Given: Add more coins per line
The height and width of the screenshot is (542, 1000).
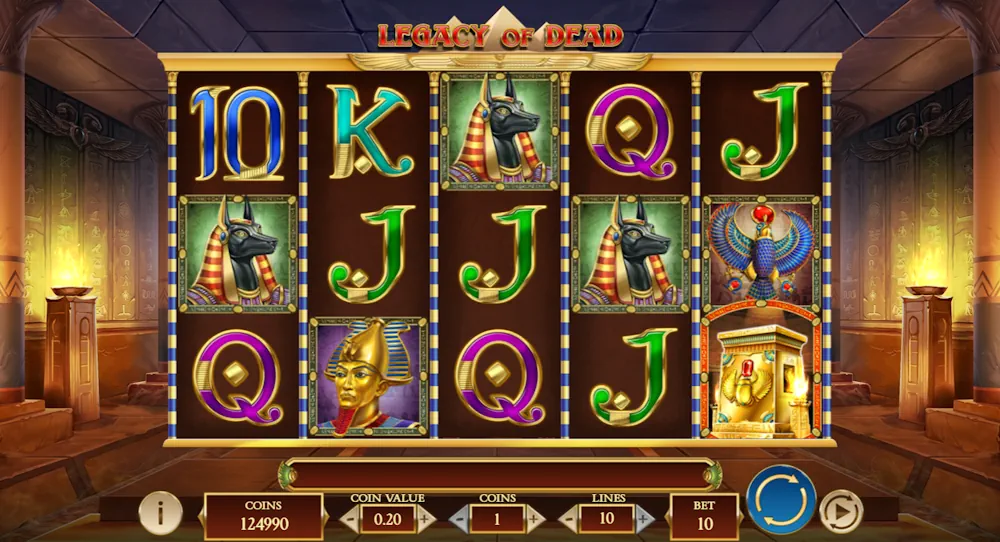Looking at the screenshot, I should pos(535,519).
